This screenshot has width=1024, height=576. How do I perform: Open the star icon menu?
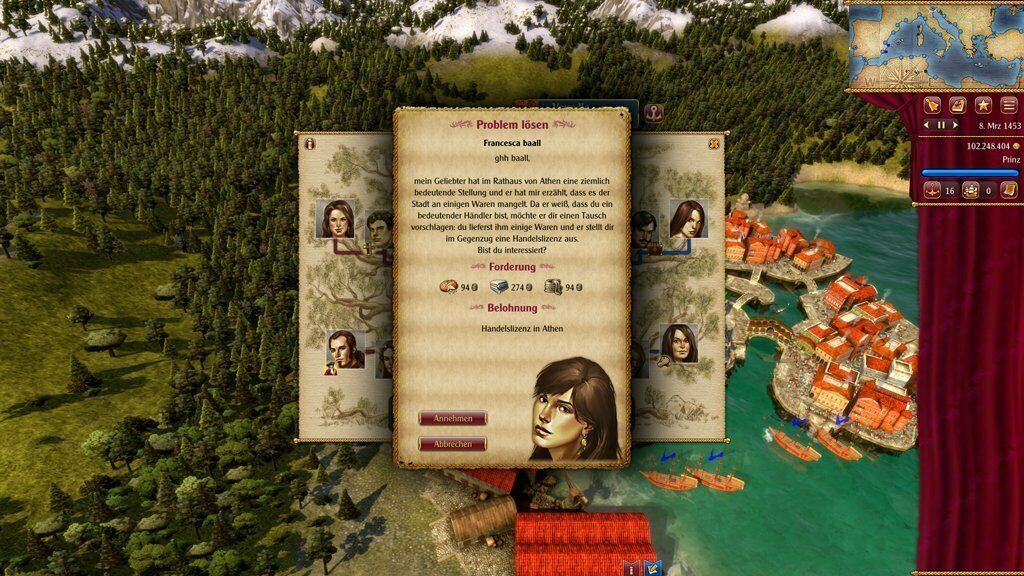[x=983, y=104]
